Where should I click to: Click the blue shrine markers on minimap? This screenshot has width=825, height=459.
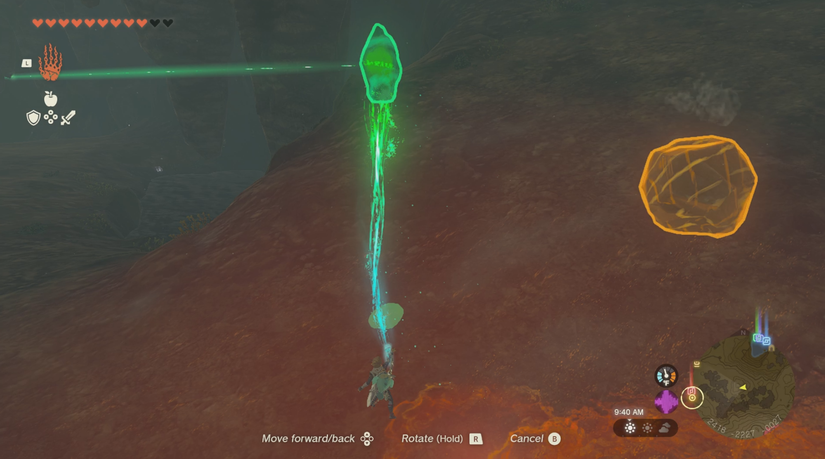(x=762, y=340)
